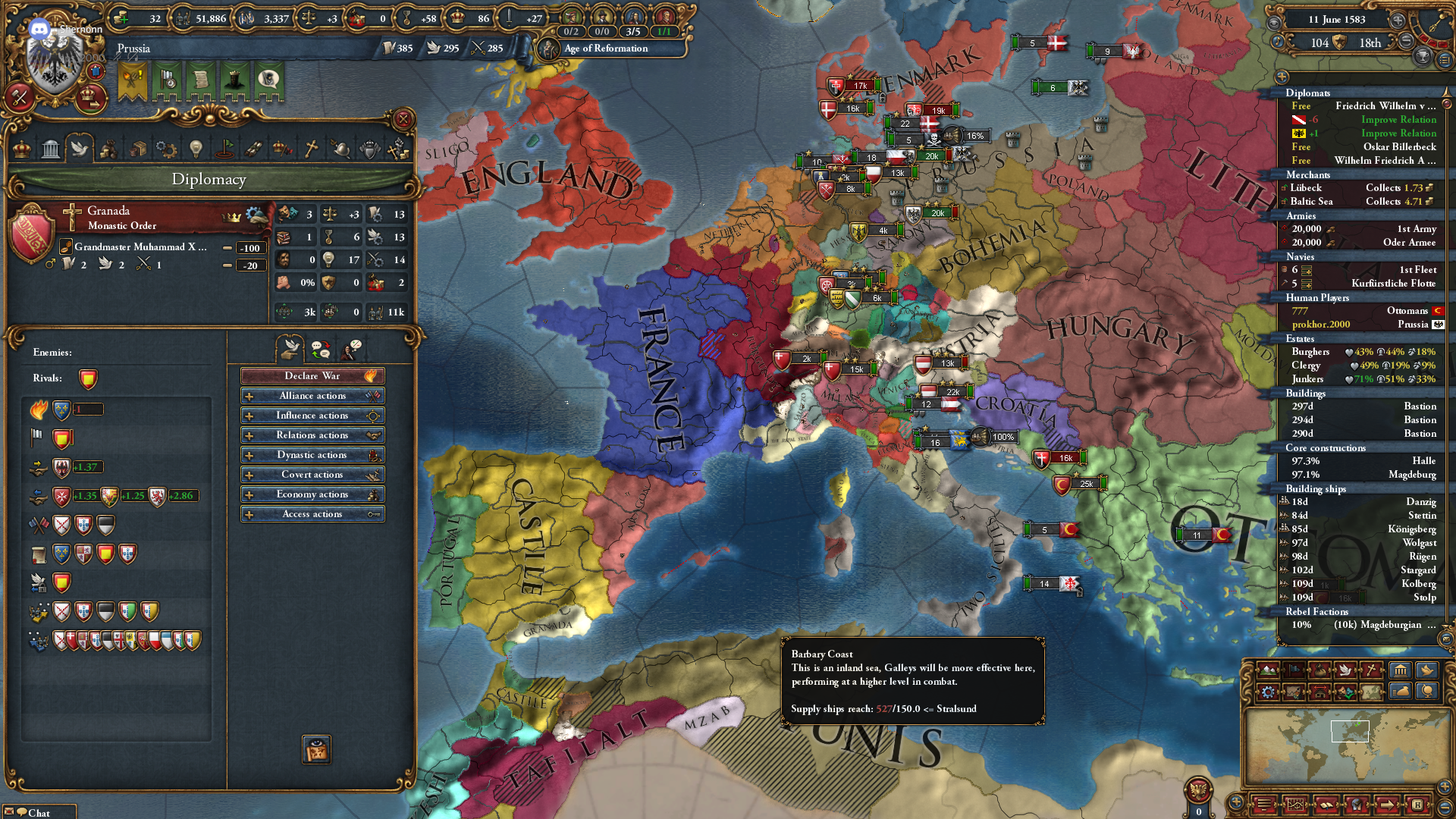Click the Declare War button
Viewport: 1456px width, 819px height.
312,375
